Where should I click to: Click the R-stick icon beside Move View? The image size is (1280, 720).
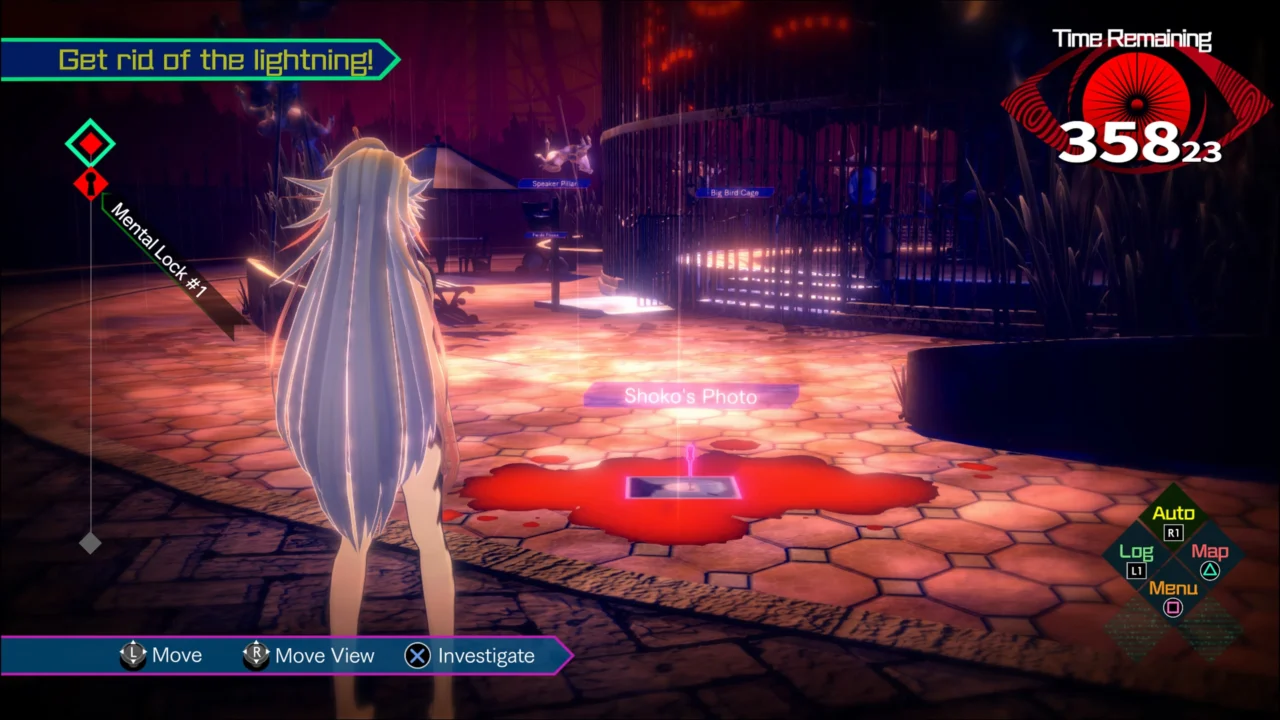pyautogui.click(x=256, y=655)
